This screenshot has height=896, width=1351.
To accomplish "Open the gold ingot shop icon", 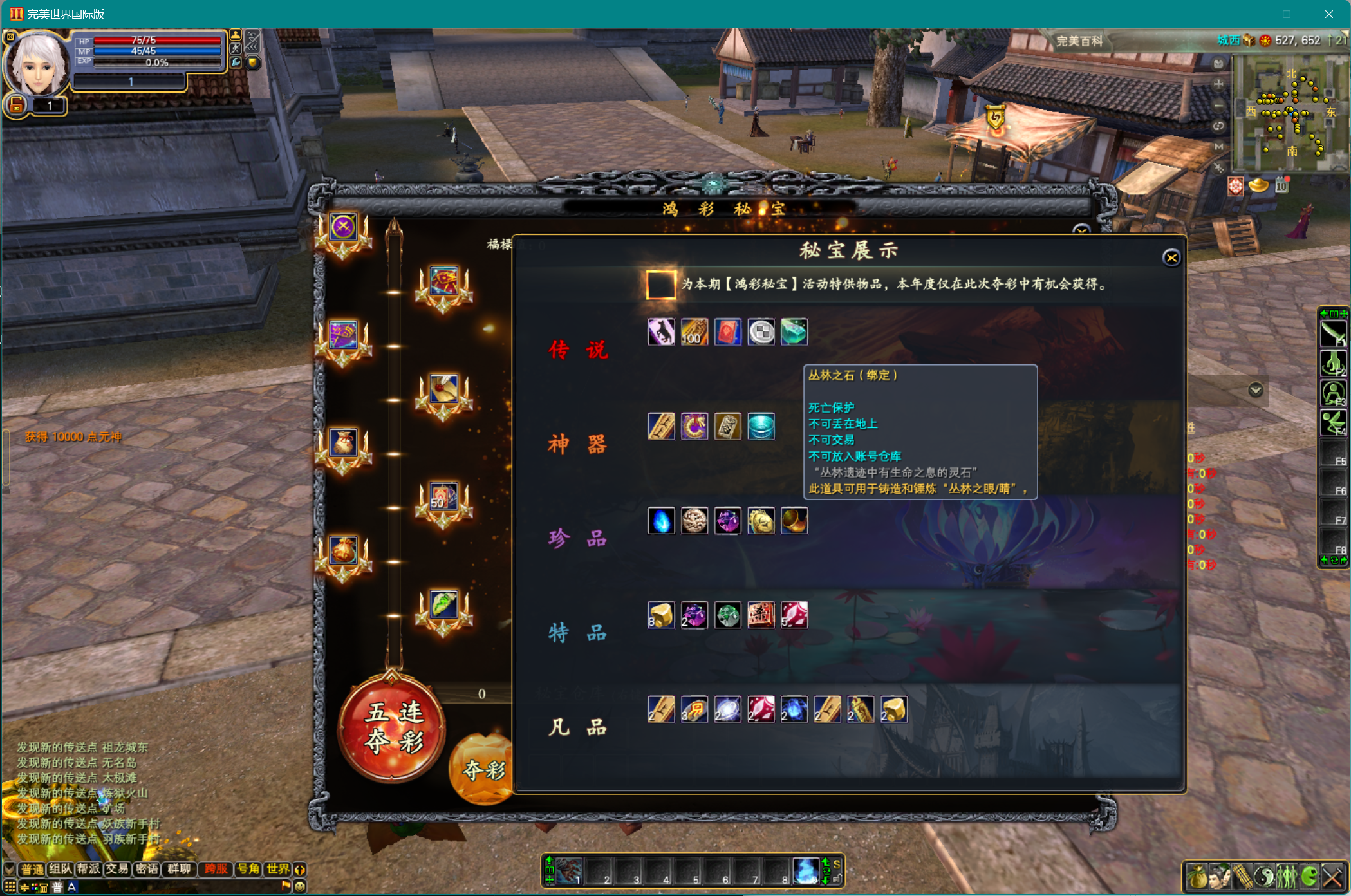I will [1258, 186].
